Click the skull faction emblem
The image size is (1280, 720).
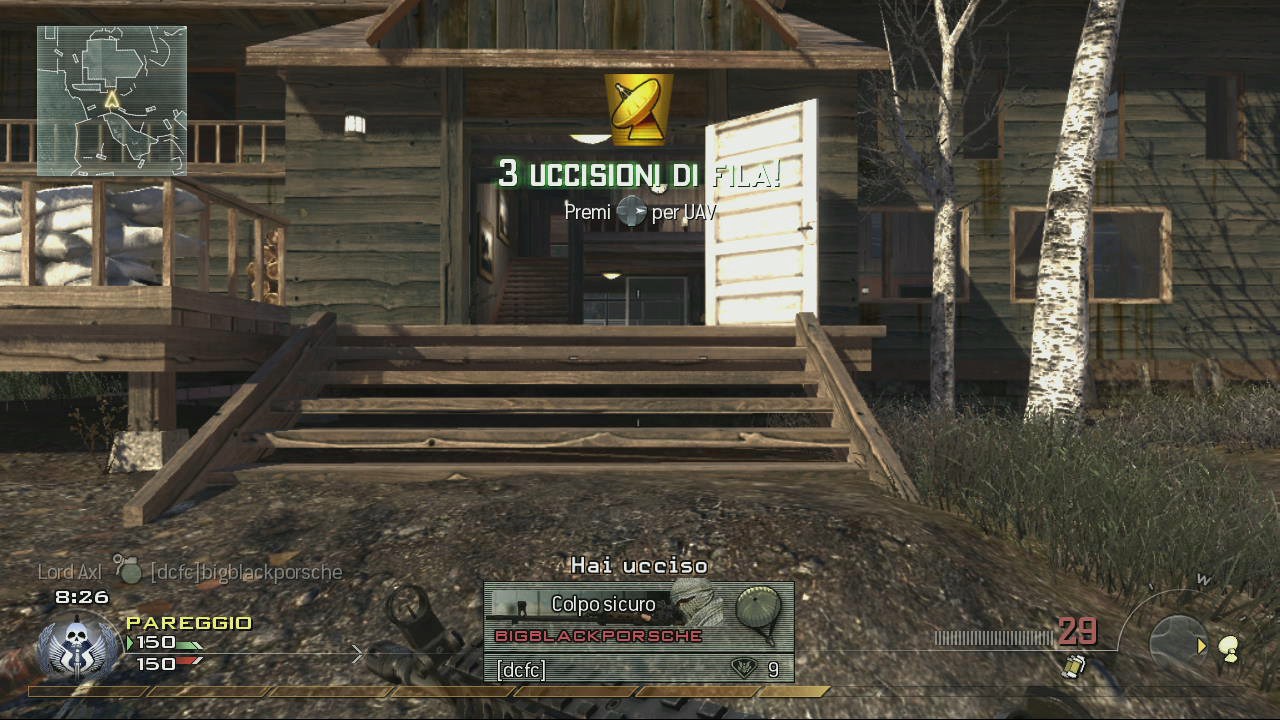point(78,644)
